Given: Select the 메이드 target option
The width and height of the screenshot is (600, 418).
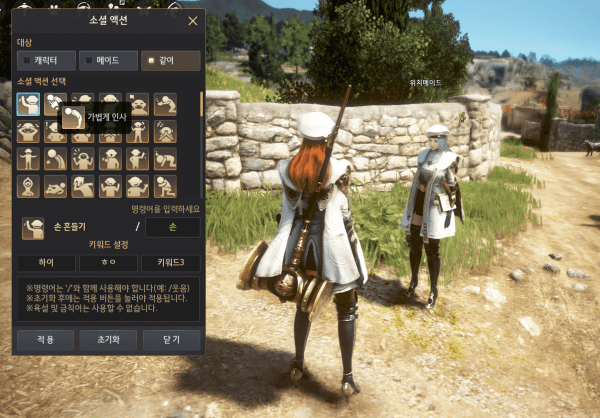Looking at the screenshot, I should (107, 61).
